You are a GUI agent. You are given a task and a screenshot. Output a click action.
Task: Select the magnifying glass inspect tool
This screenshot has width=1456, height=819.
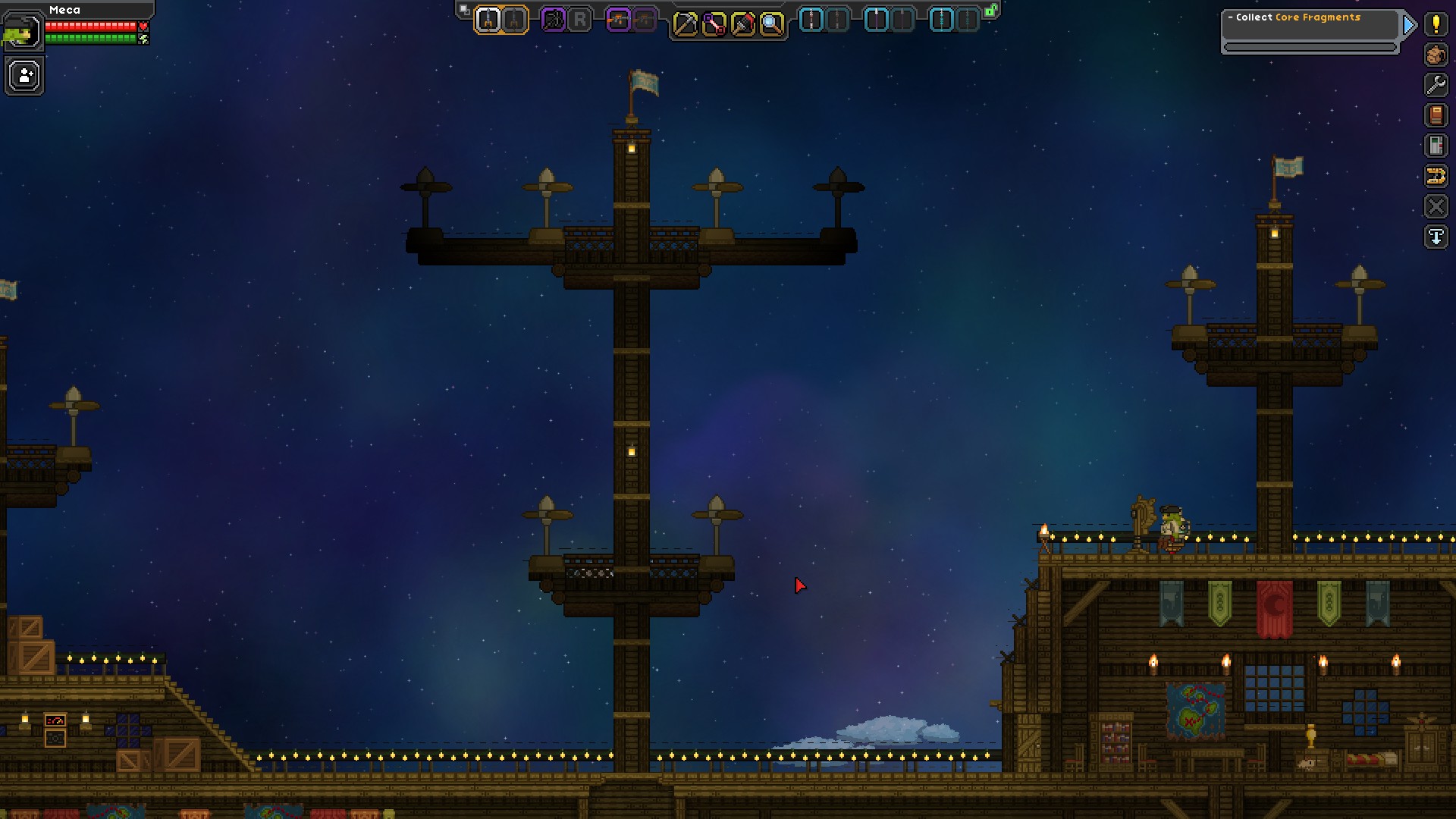pyautogui.click(x=771, y=24)
